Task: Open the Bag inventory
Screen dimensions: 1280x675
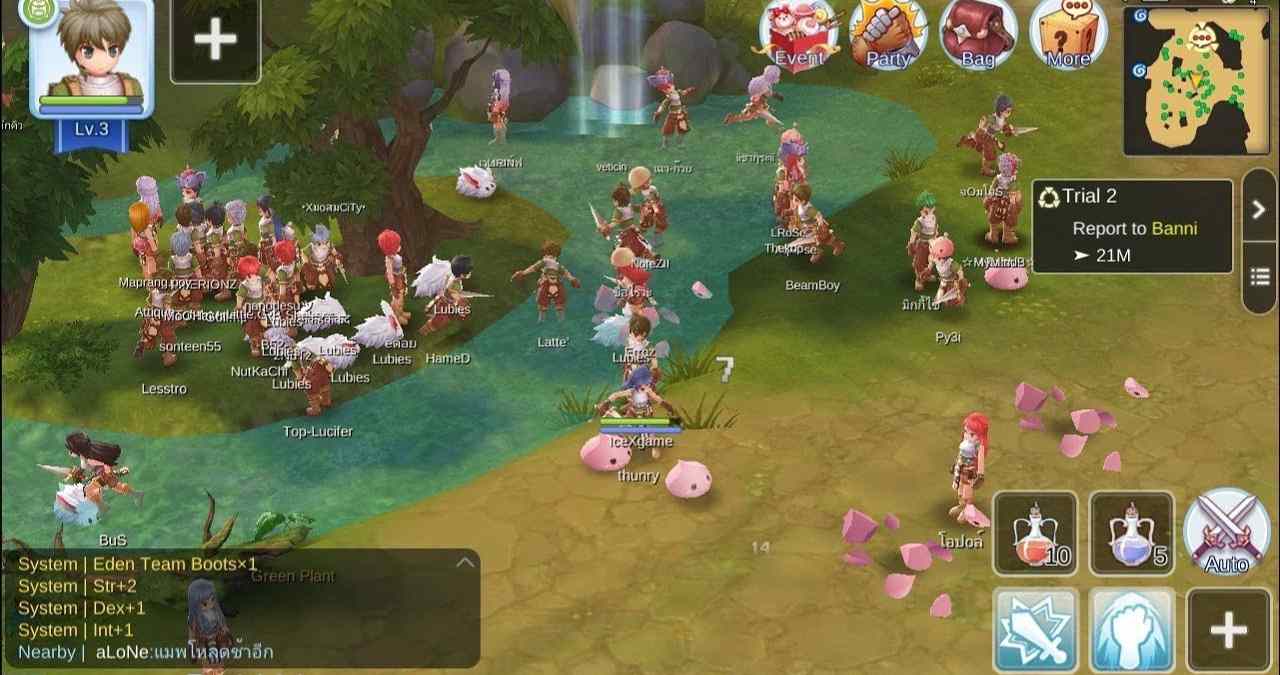Action: pos(978,35)
